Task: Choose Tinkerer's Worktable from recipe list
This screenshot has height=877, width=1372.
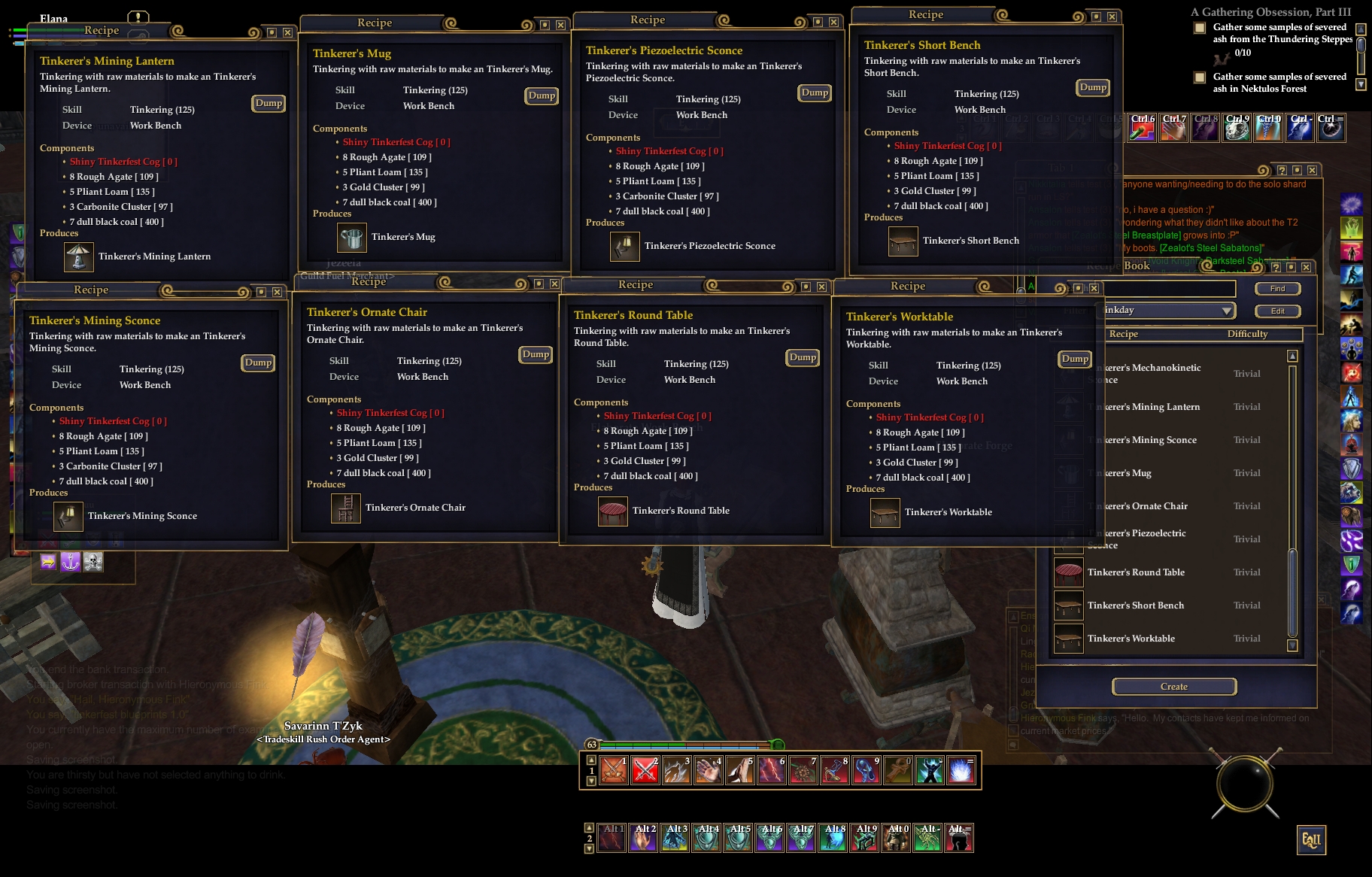Action: click(1131, 639)
